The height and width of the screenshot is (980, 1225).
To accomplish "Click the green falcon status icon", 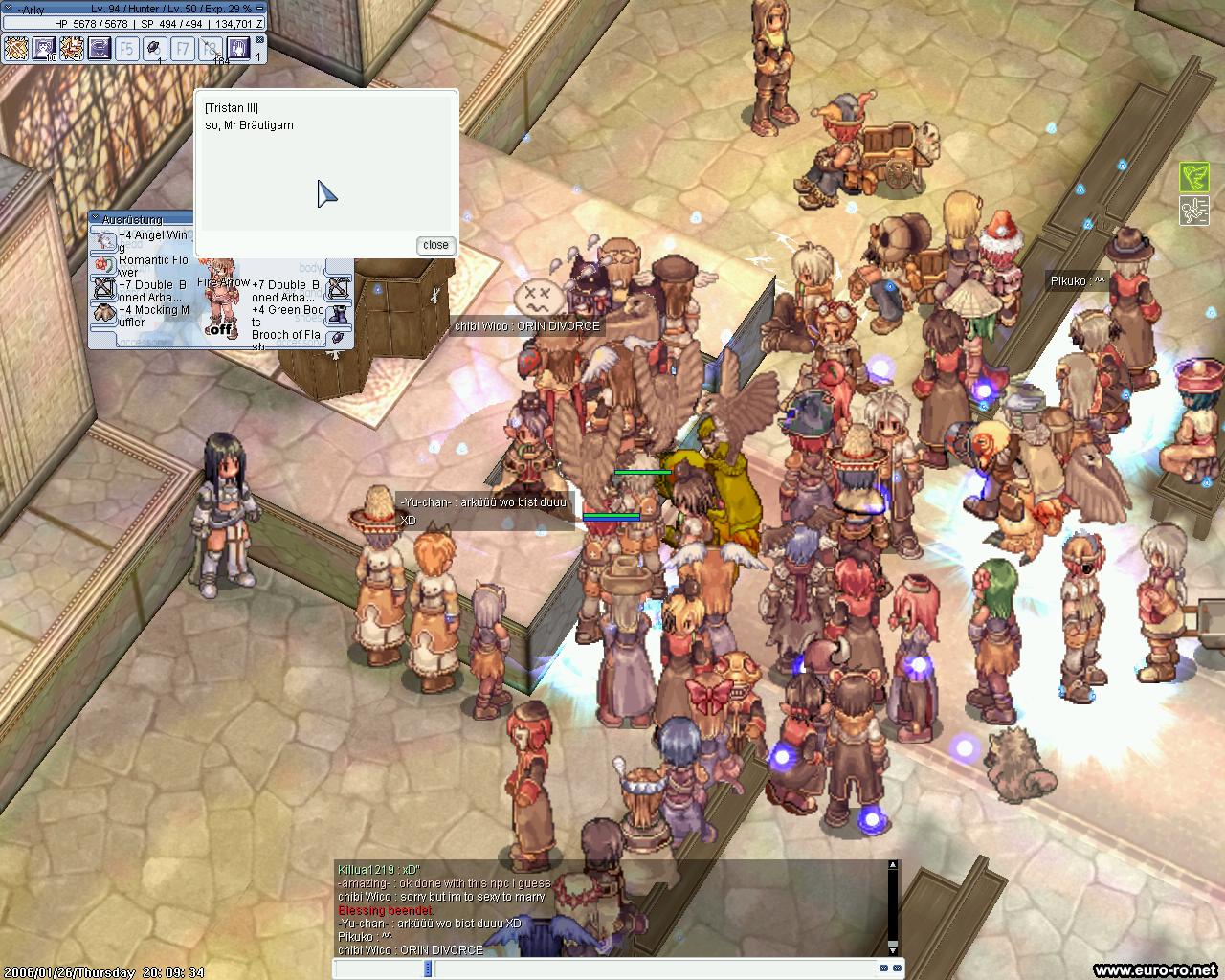I will coord(1193,177).
